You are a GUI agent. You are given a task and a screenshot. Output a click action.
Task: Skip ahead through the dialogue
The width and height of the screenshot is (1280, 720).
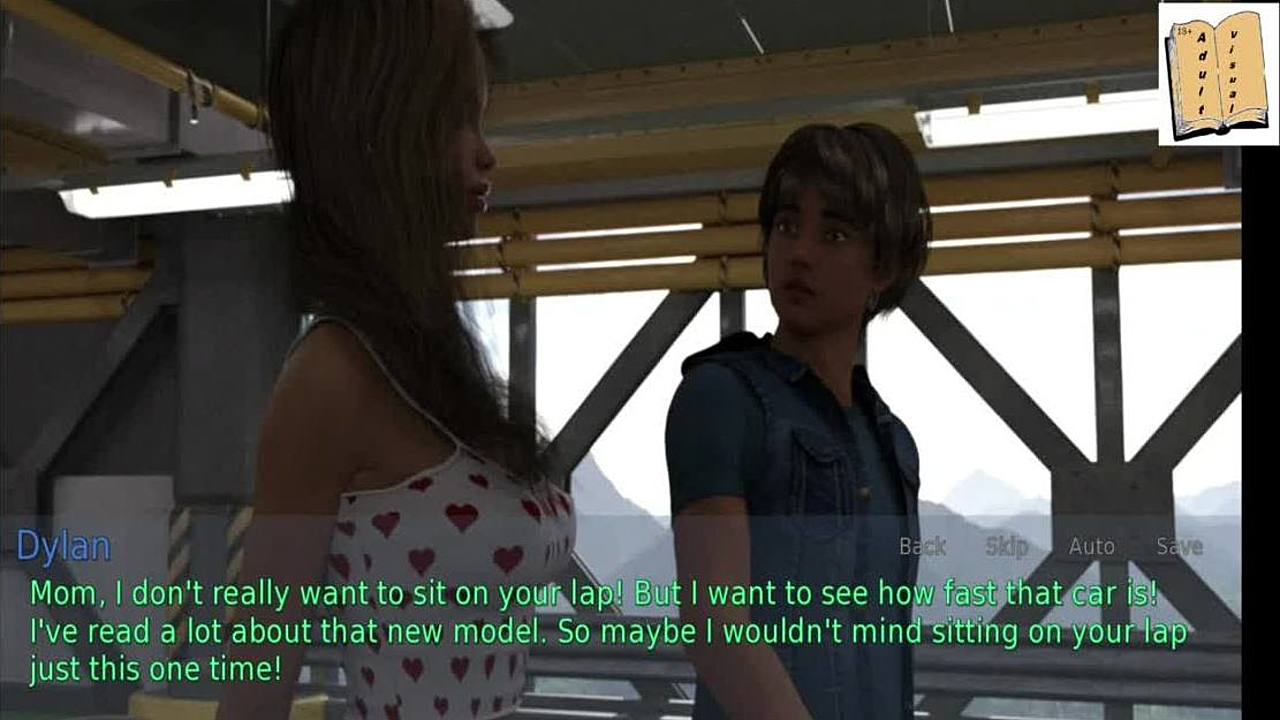(1006, 546)
